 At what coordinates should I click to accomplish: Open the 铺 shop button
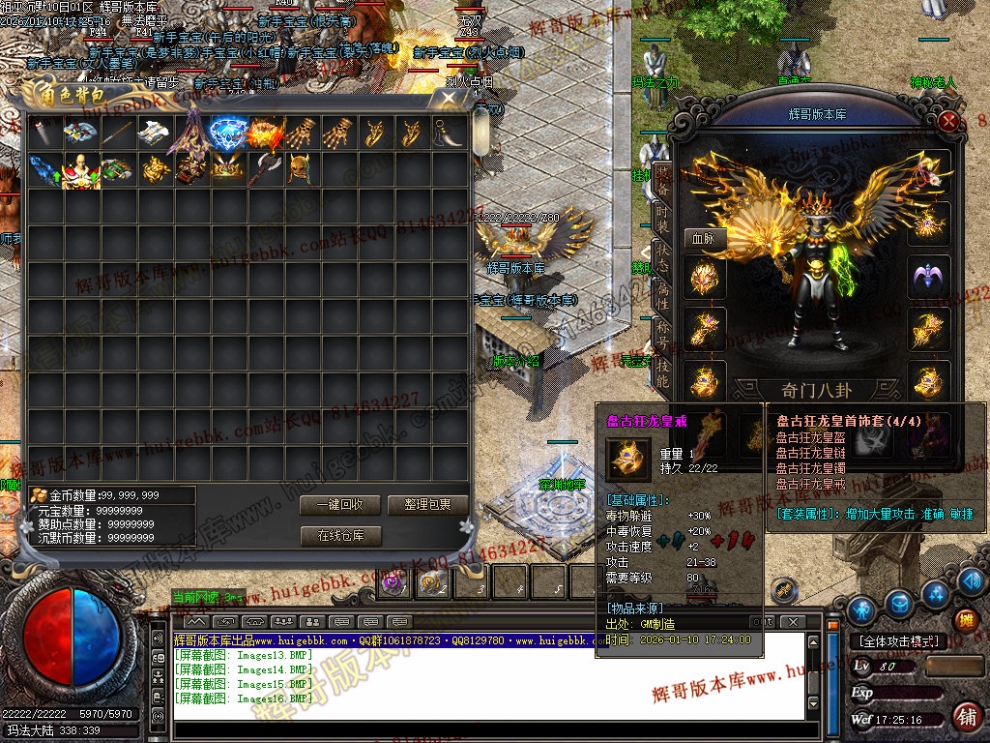966,716
